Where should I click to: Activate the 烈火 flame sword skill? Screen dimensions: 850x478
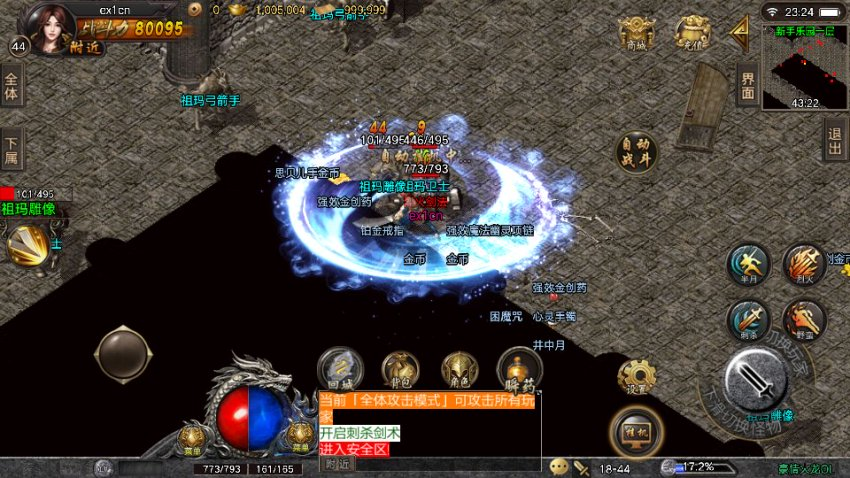(x=803, y=264)
